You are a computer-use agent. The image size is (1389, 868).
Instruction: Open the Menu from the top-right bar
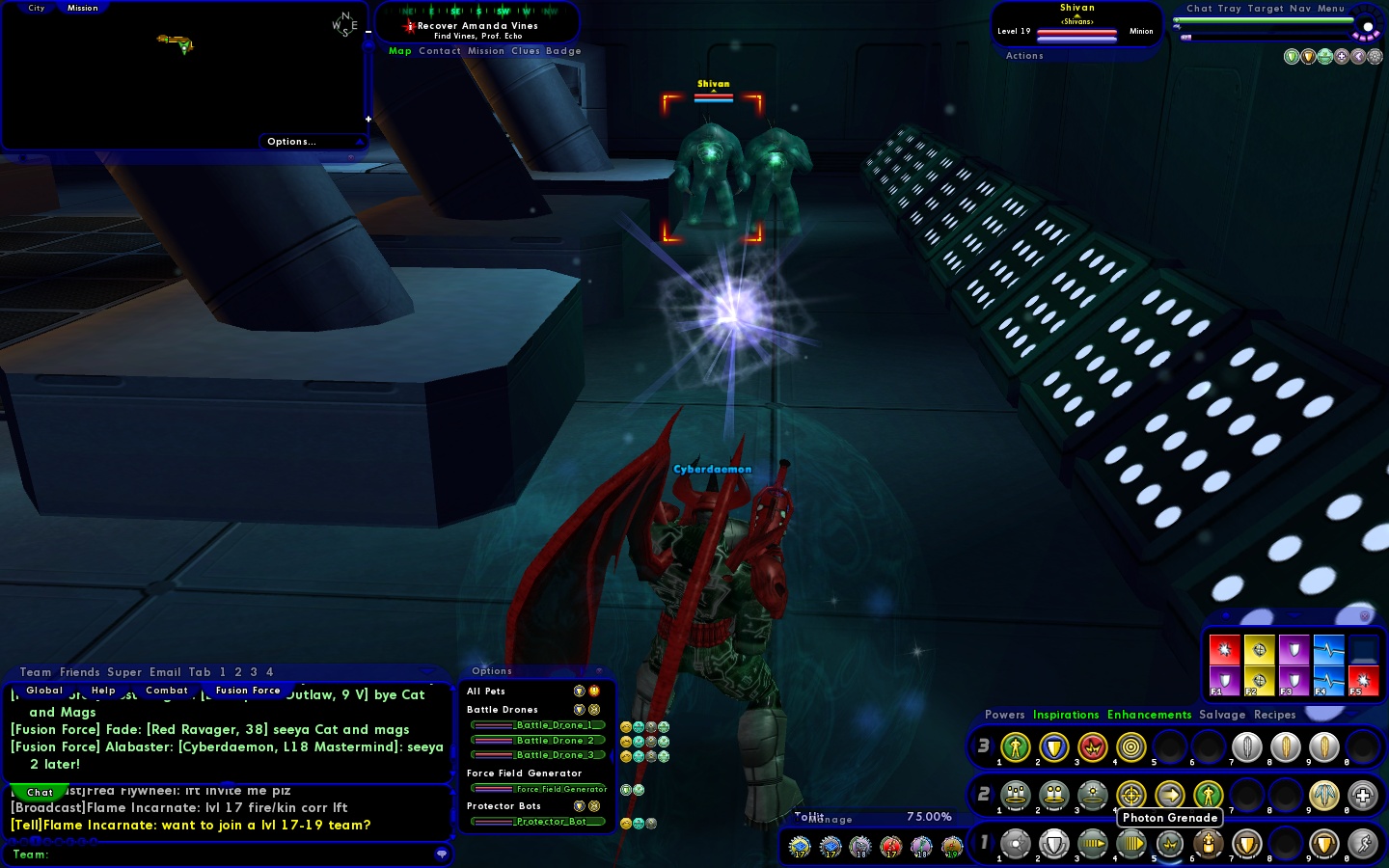[1331, 9]
